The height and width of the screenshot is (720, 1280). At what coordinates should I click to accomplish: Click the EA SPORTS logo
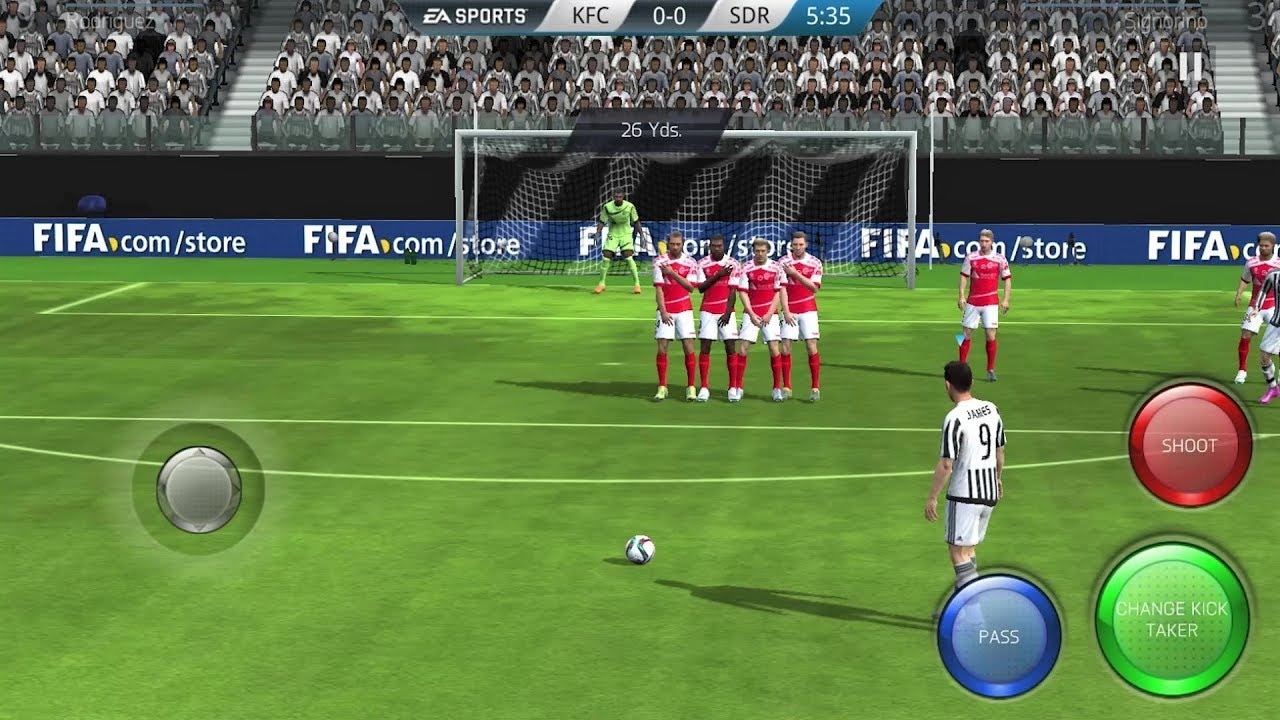[x=477, y=15]
